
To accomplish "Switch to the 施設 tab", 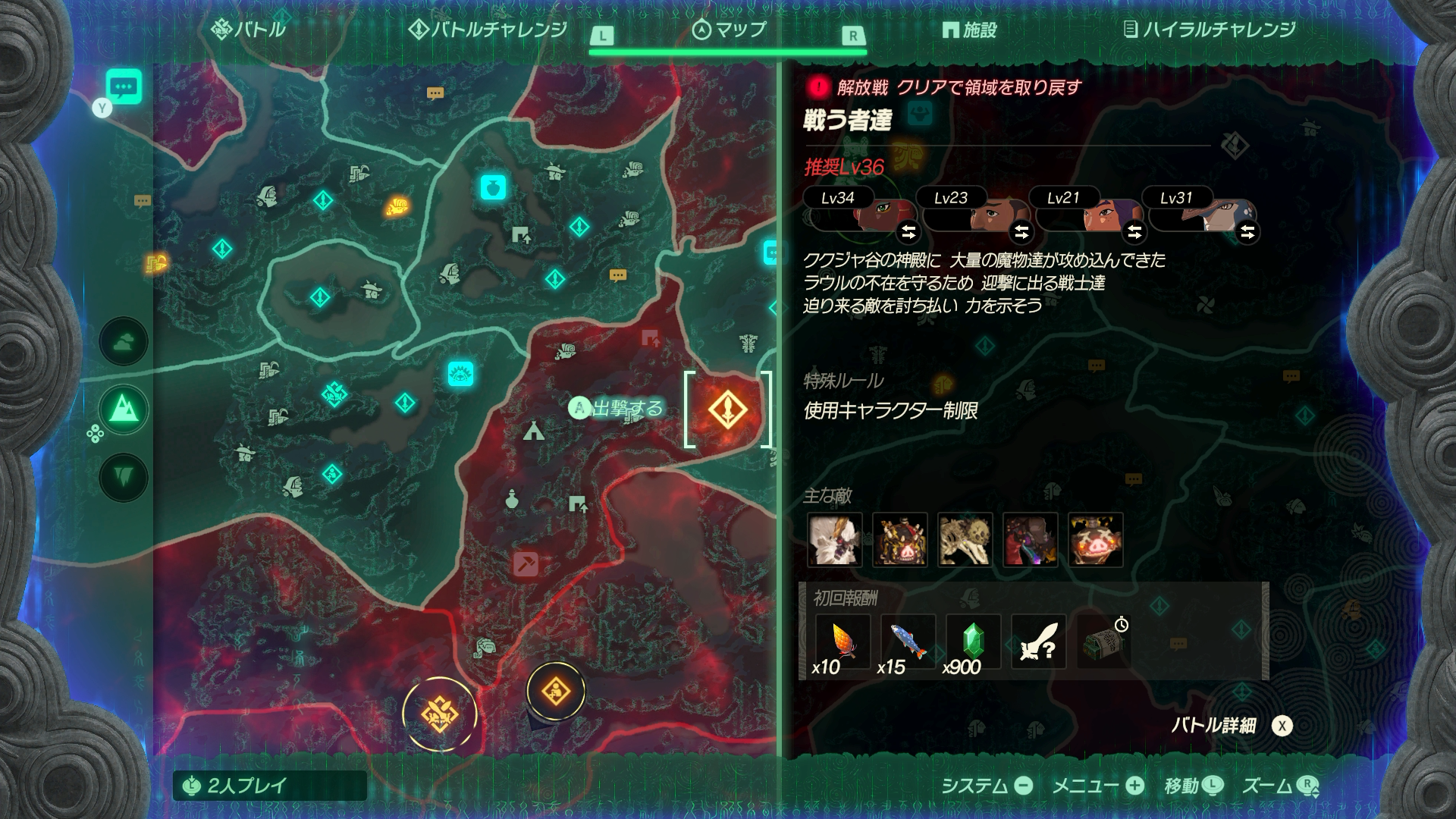I will click(x=969, y=30).
